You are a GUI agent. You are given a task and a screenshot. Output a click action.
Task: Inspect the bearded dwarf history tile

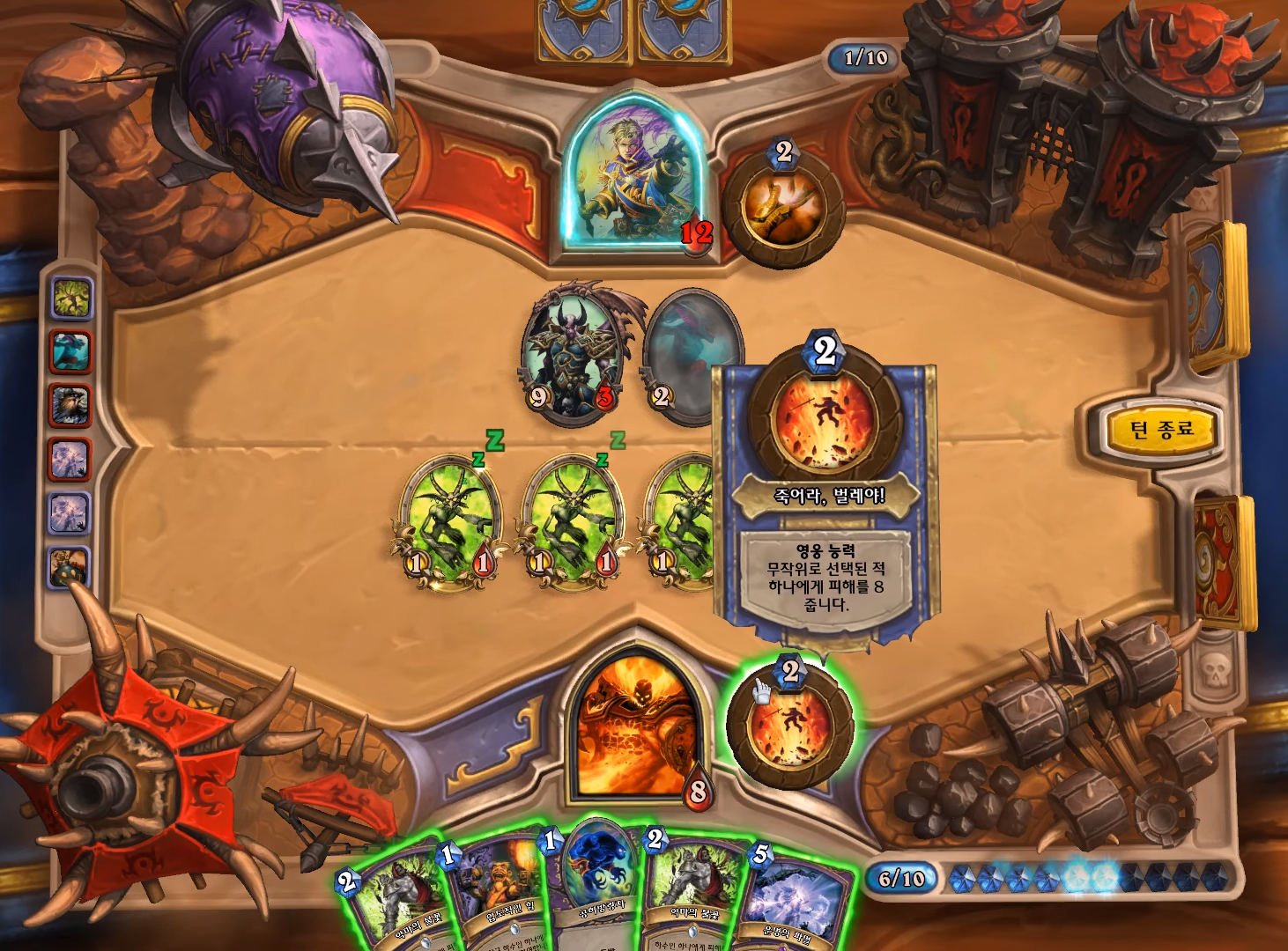tap(70, 406)
